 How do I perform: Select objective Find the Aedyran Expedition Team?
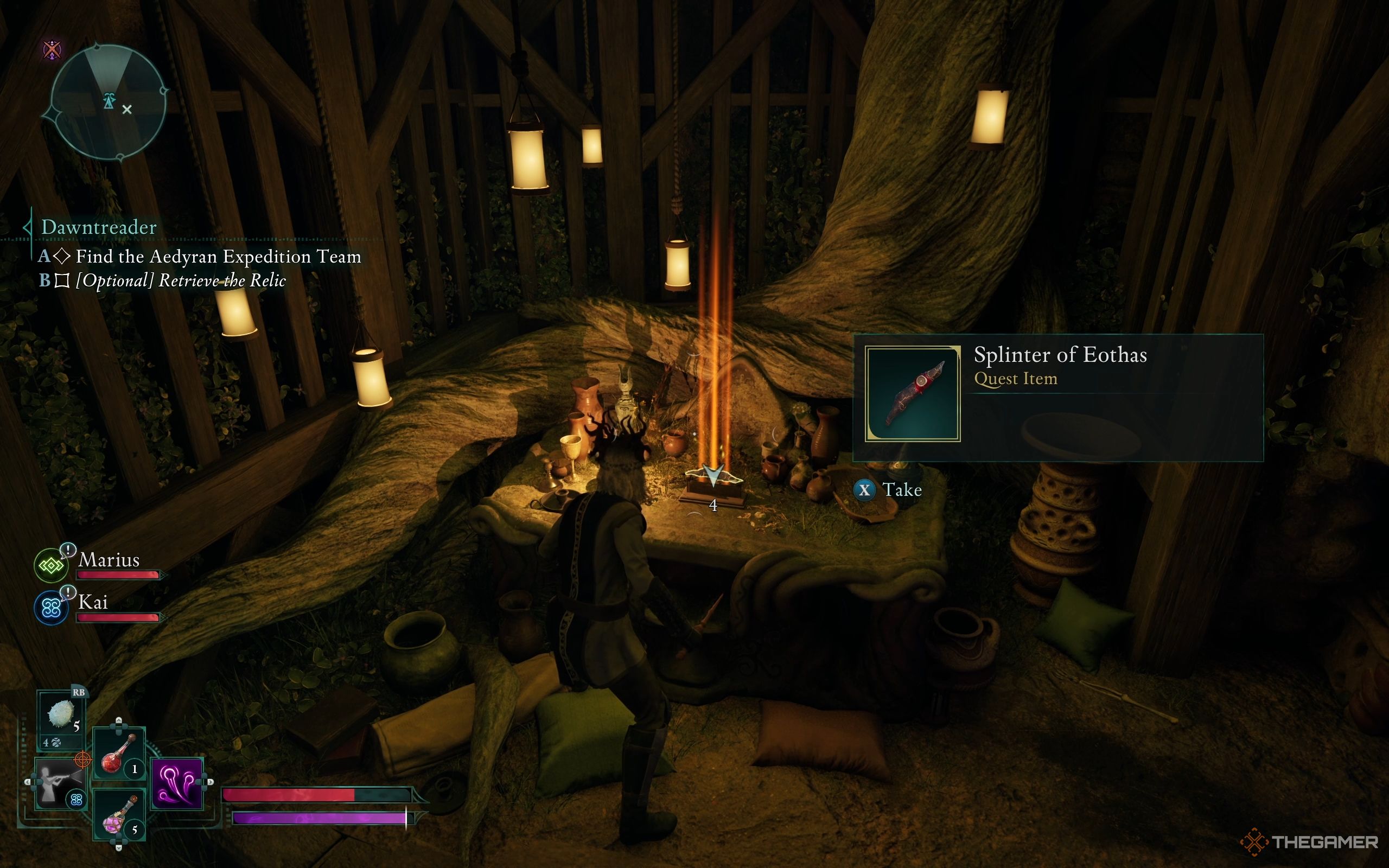click(x=218, y=256)
